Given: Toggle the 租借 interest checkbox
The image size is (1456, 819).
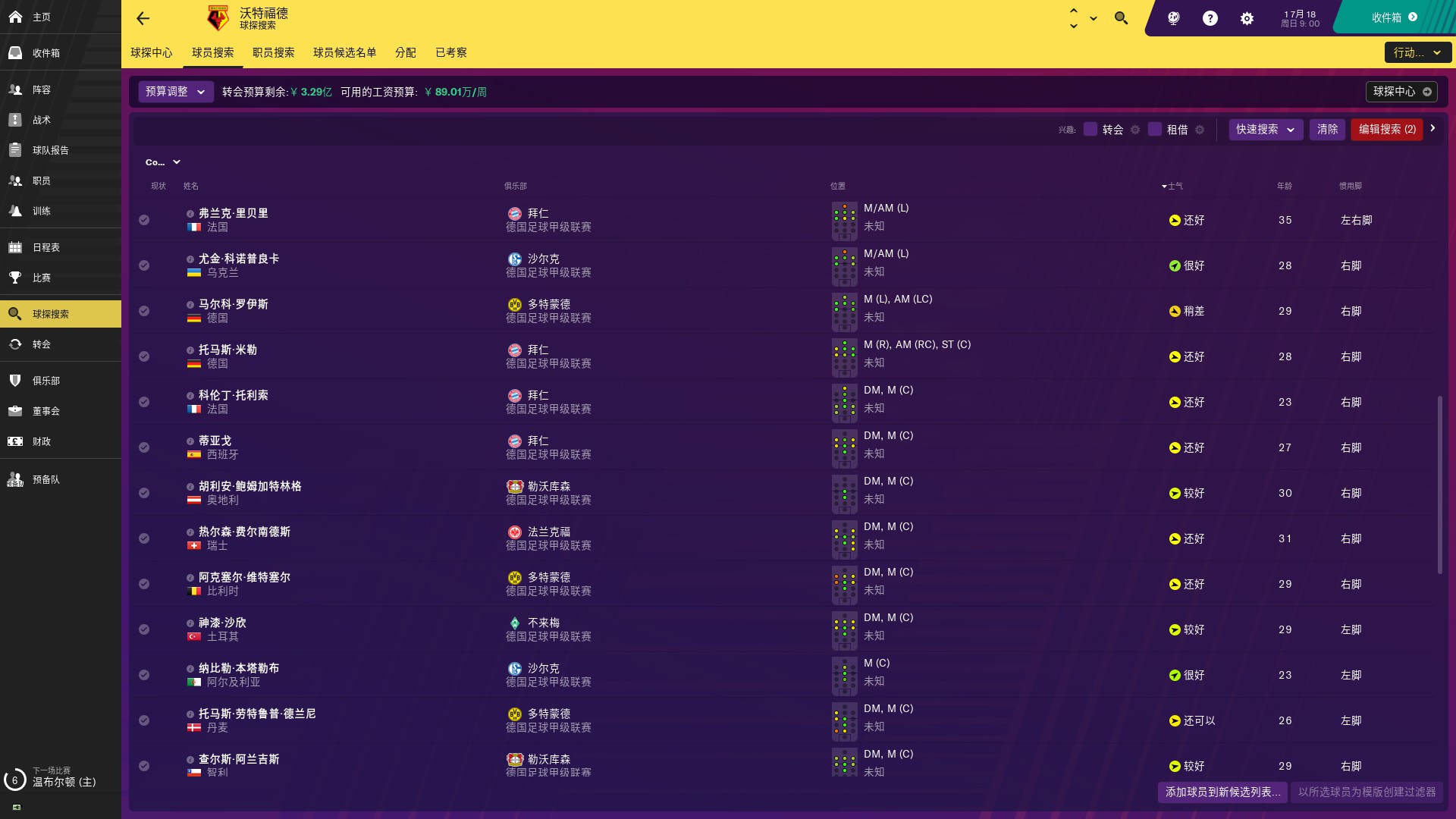Looking at the screenshot, I should (1156, 130).
